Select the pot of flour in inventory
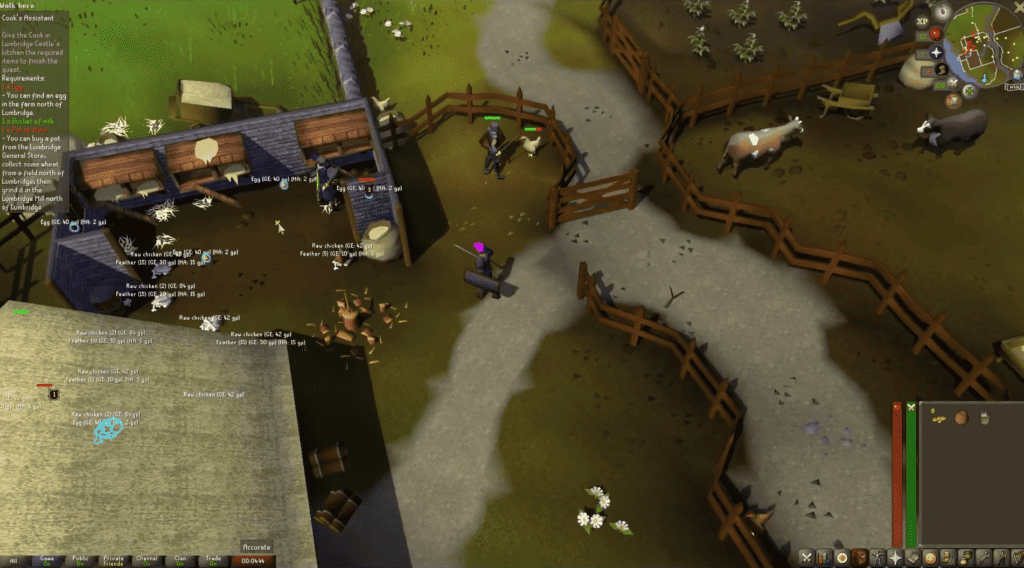The height and width of the screenshot is (568, 1024). [961, 418]
